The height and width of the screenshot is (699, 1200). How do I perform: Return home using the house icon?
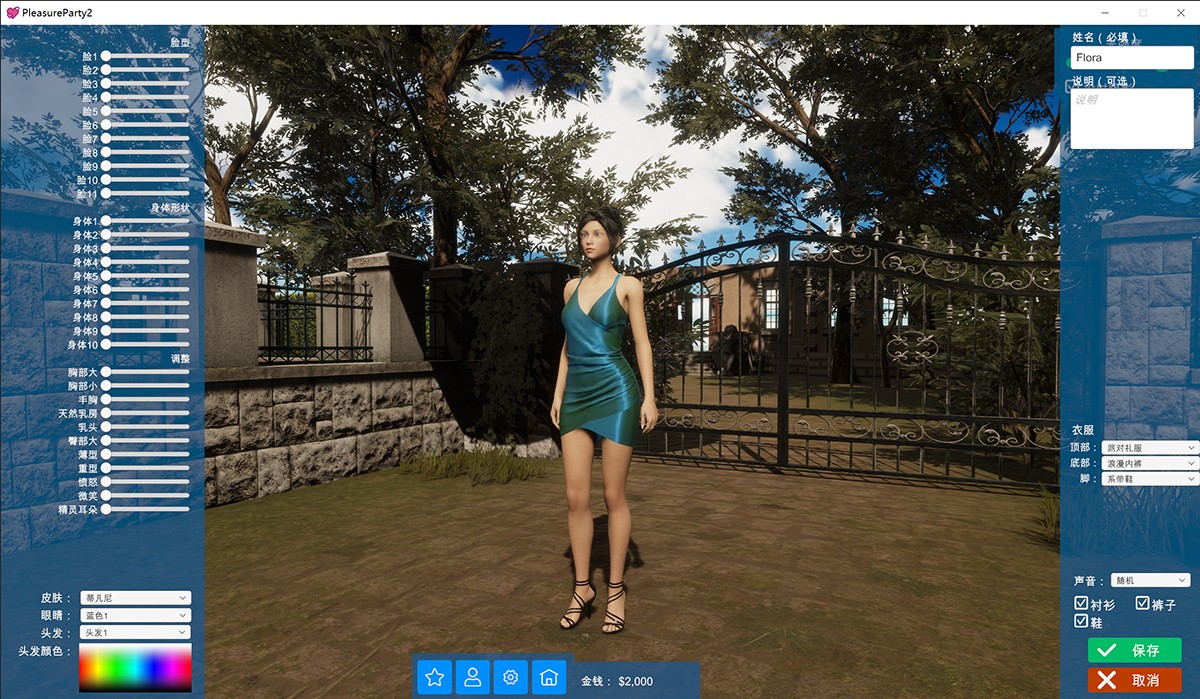pos(548,677)
